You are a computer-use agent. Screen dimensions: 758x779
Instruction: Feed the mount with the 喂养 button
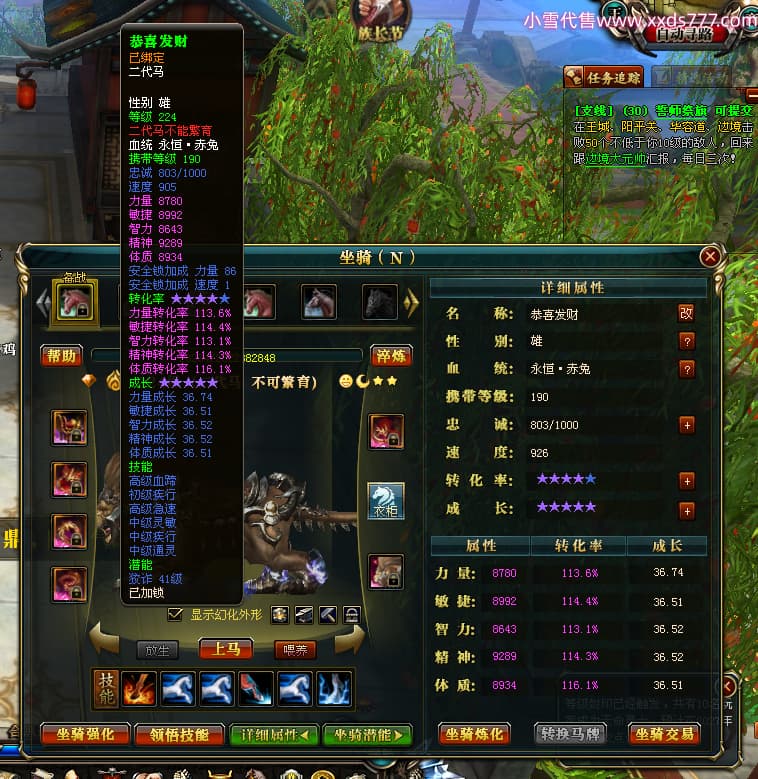coord(295,650)
